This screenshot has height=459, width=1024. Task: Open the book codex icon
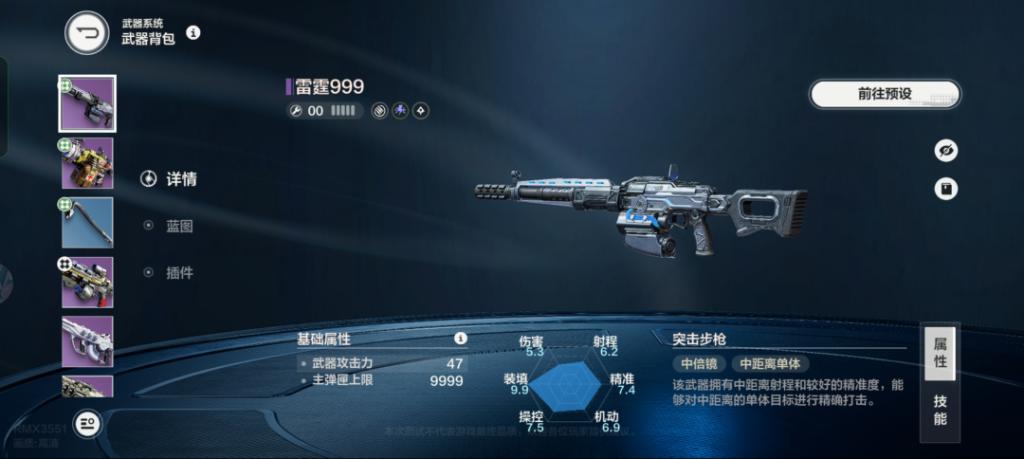[x=945, y=188]
